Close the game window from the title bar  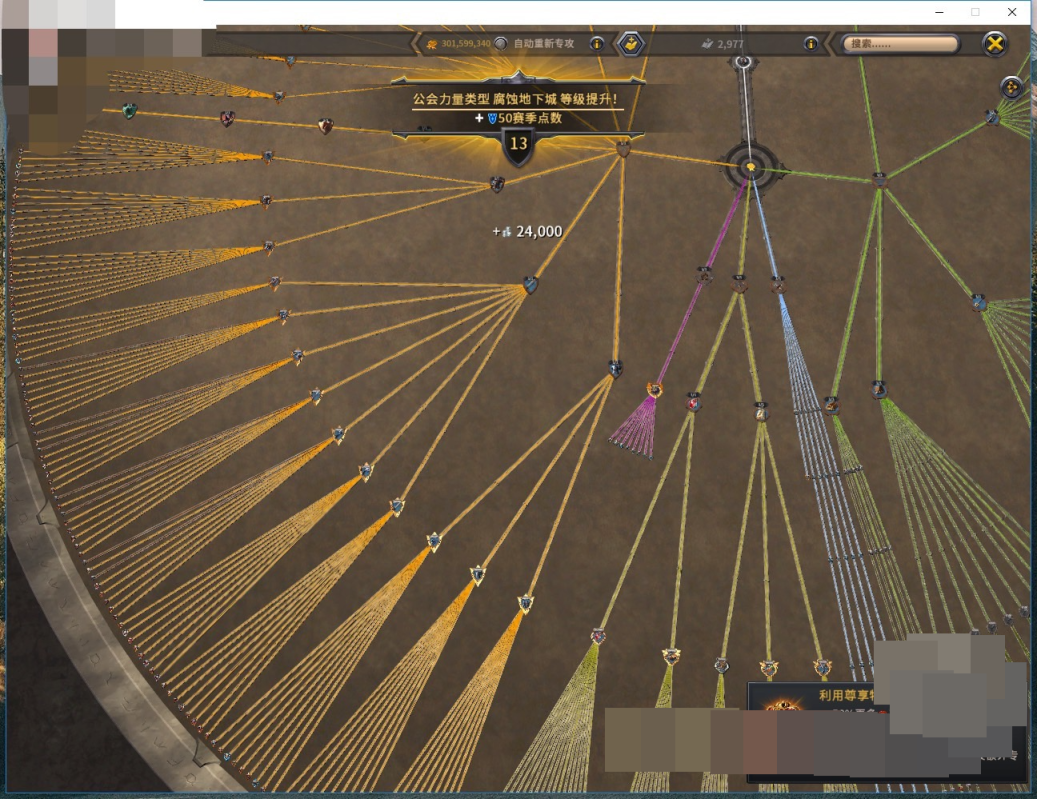(1012, 12)
